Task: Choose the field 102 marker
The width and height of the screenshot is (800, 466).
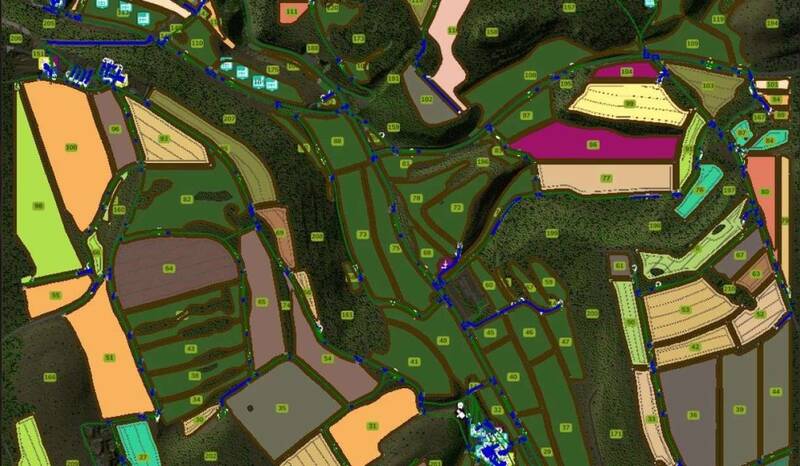Action: coord(426,100)
